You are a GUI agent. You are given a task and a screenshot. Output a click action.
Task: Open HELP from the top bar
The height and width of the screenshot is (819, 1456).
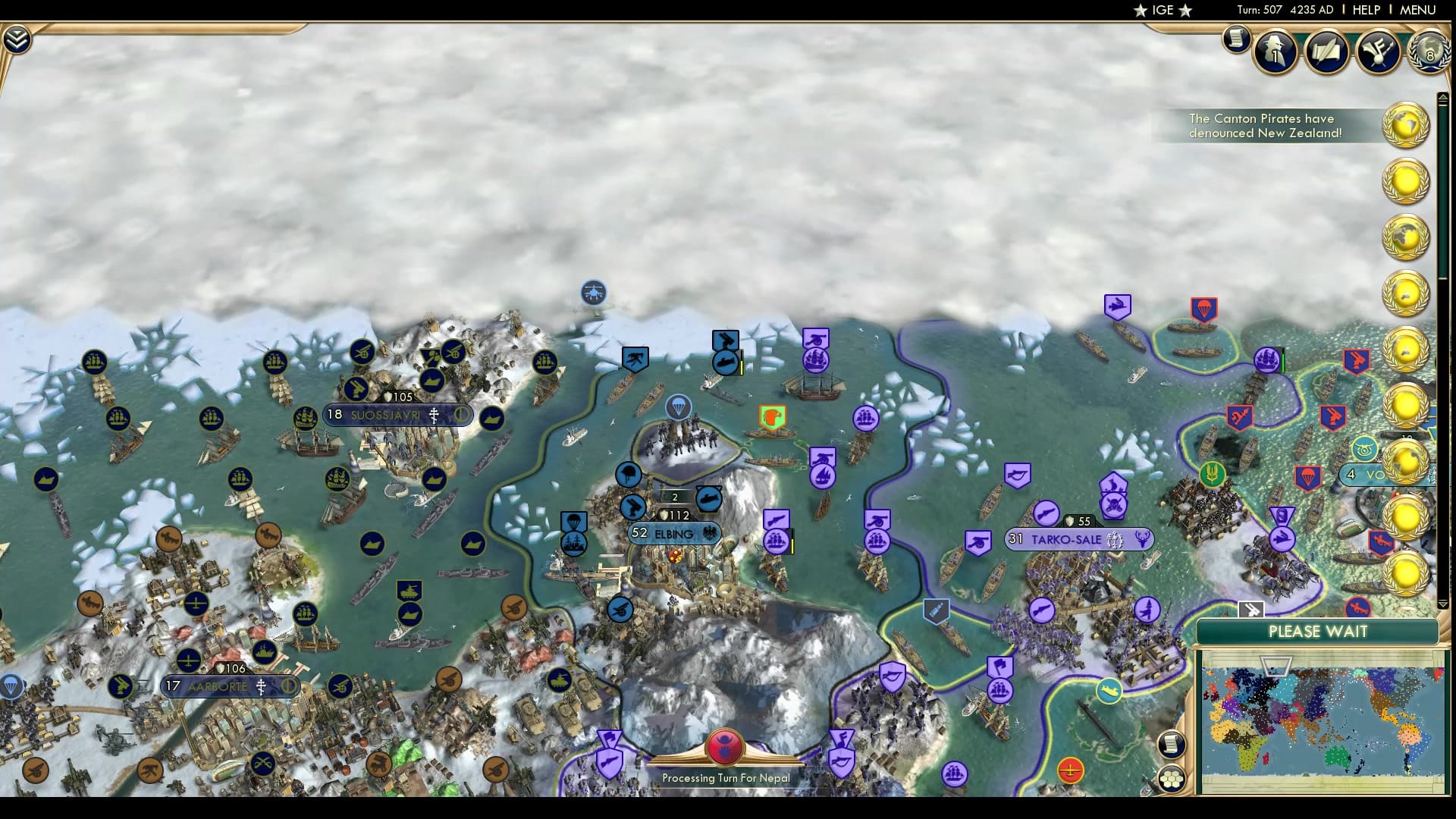click(x=1365, y=10)
